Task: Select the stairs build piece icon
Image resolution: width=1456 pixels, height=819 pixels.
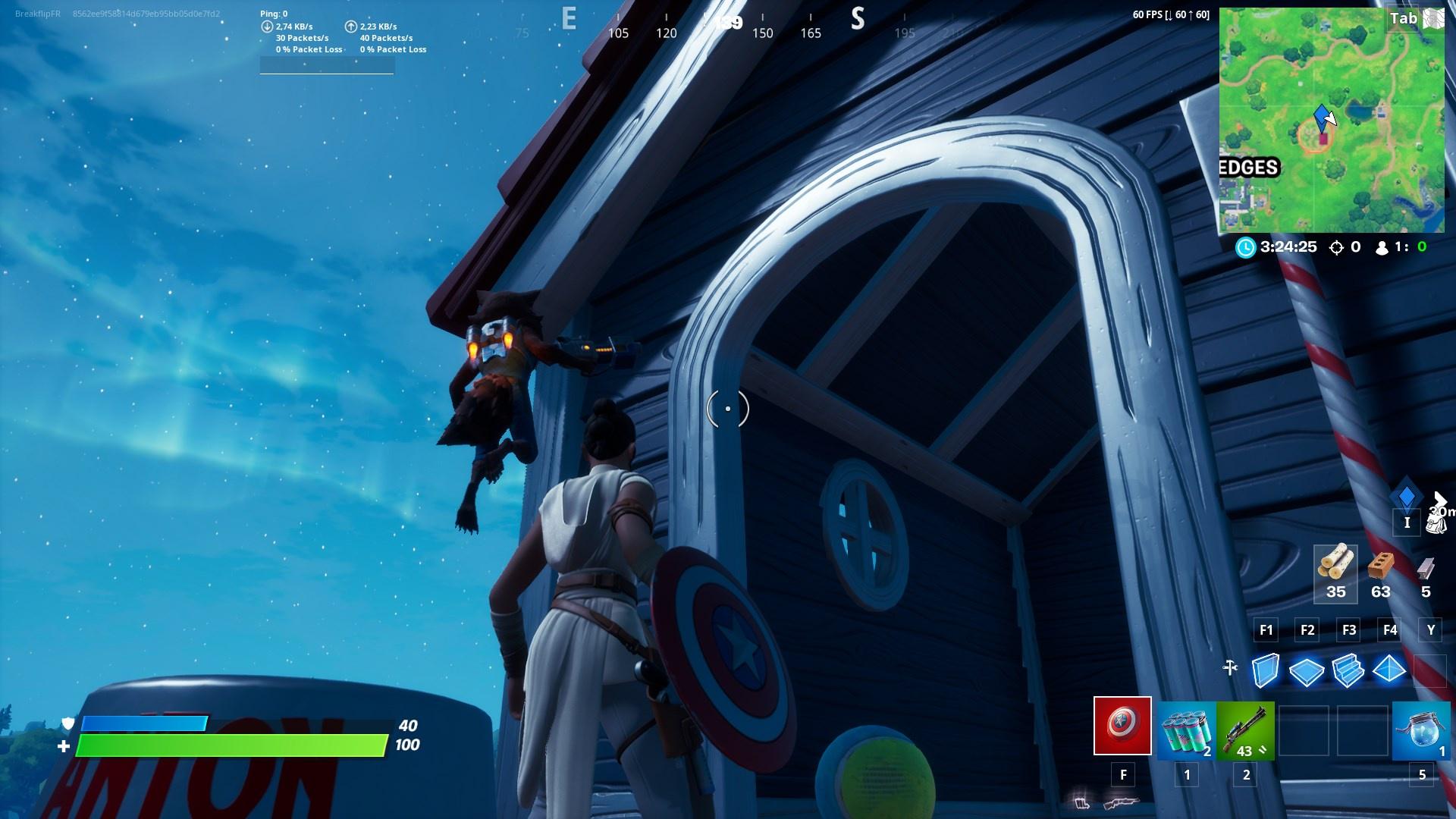Action: (x=1348, y=670)
